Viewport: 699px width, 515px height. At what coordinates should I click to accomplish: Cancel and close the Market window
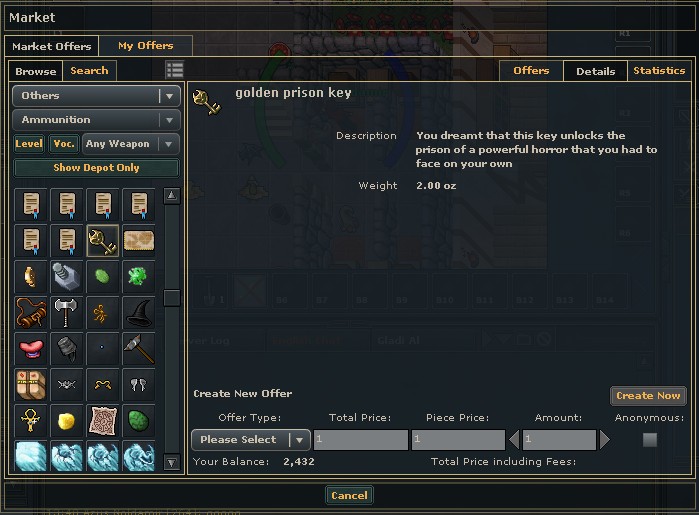(349, 495)
